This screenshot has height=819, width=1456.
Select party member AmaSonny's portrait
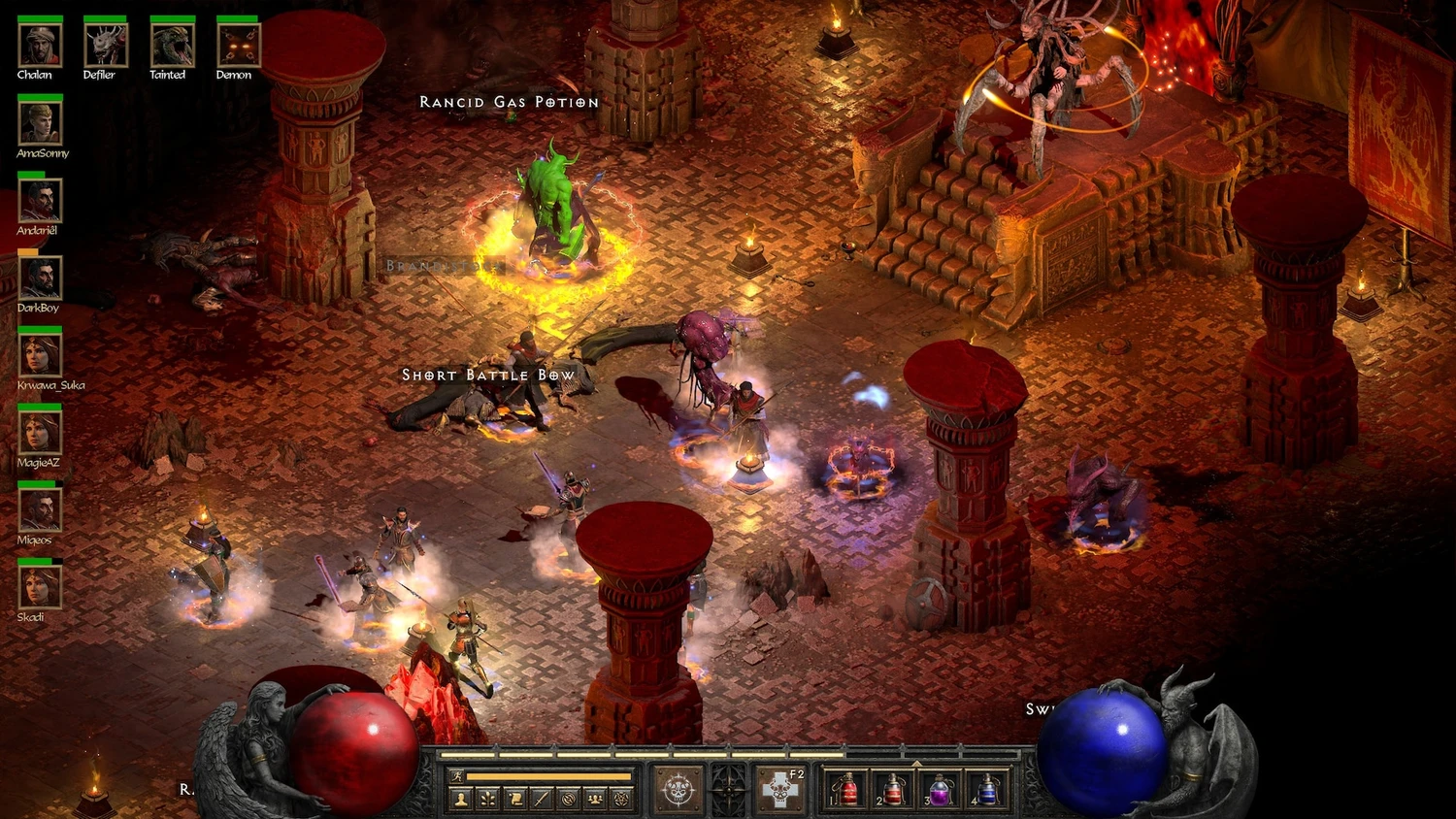point(40,123)
